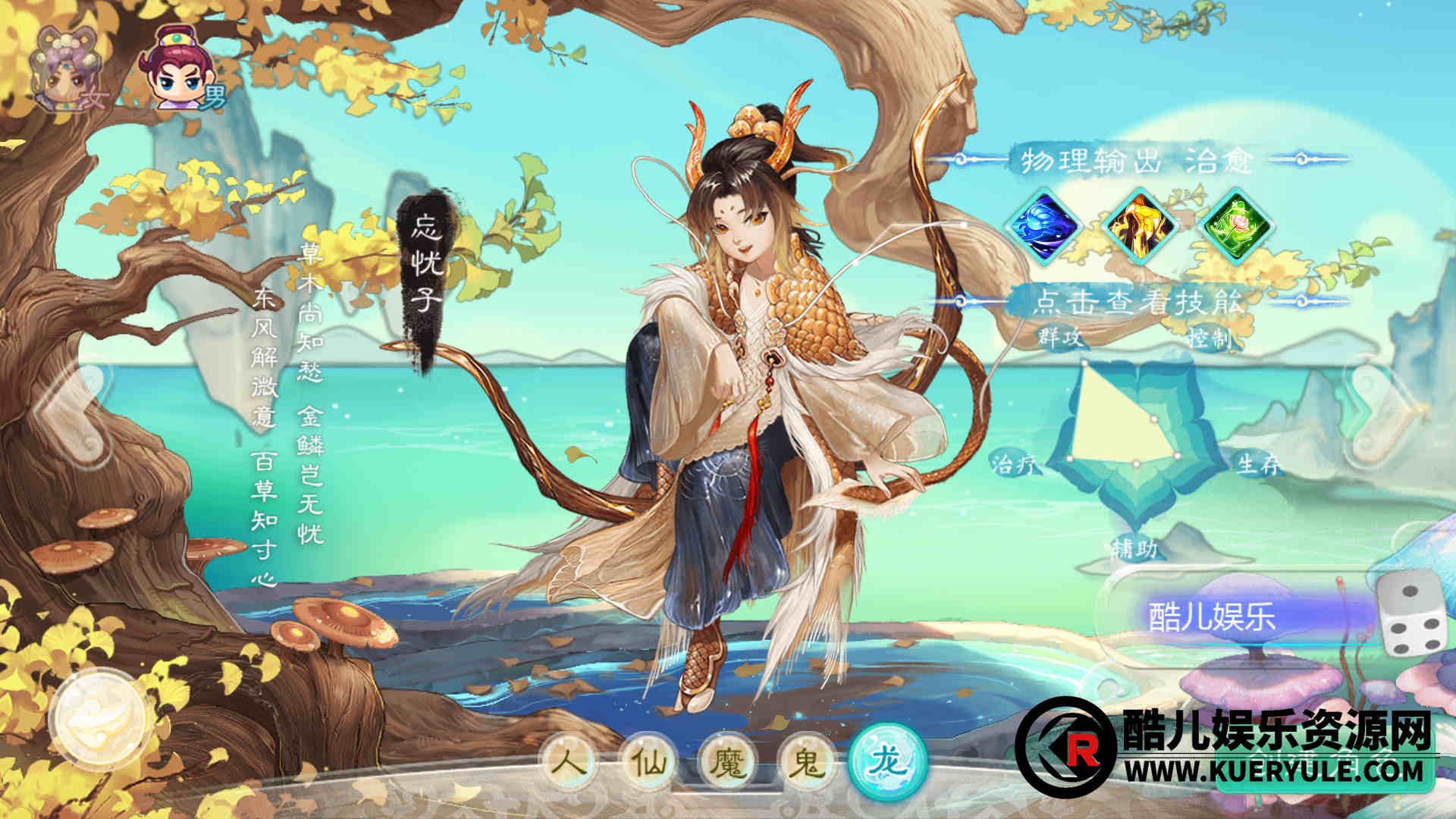View the blue swirl skill icon
Viewport: 1456px width, 819px height.
tap(1045, 226)
